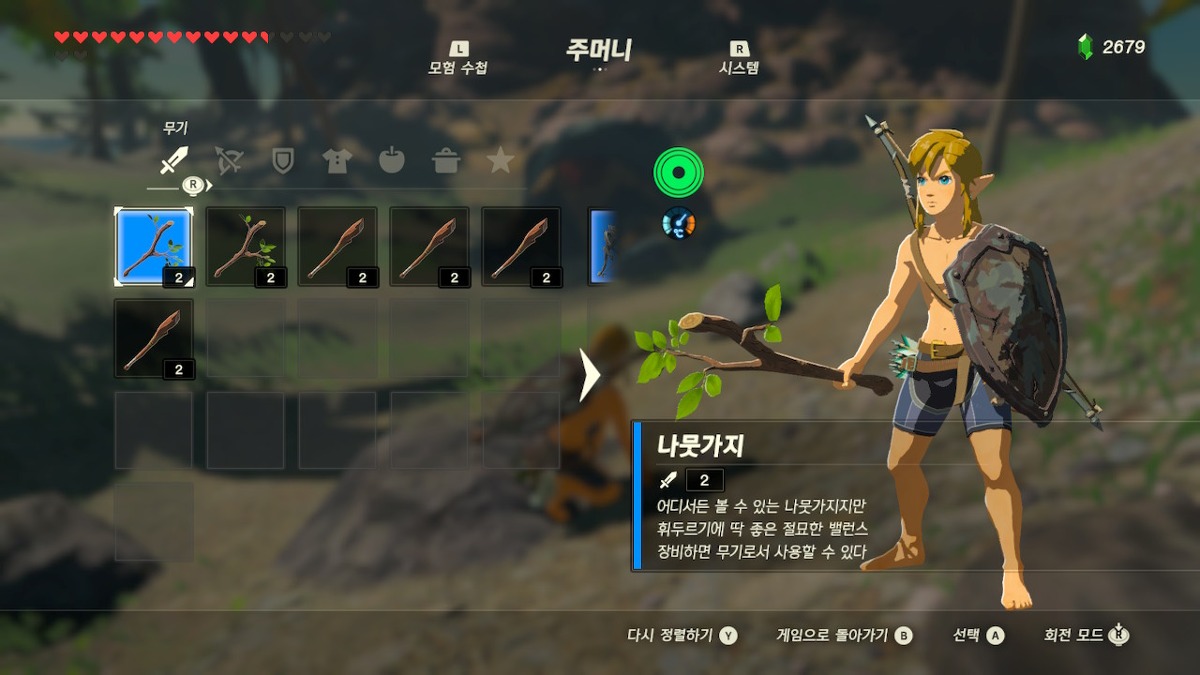This screenshot has height=675, width=1200.
Task: Choose the unhighlighted tree branch slot
Action: (245, 247)
